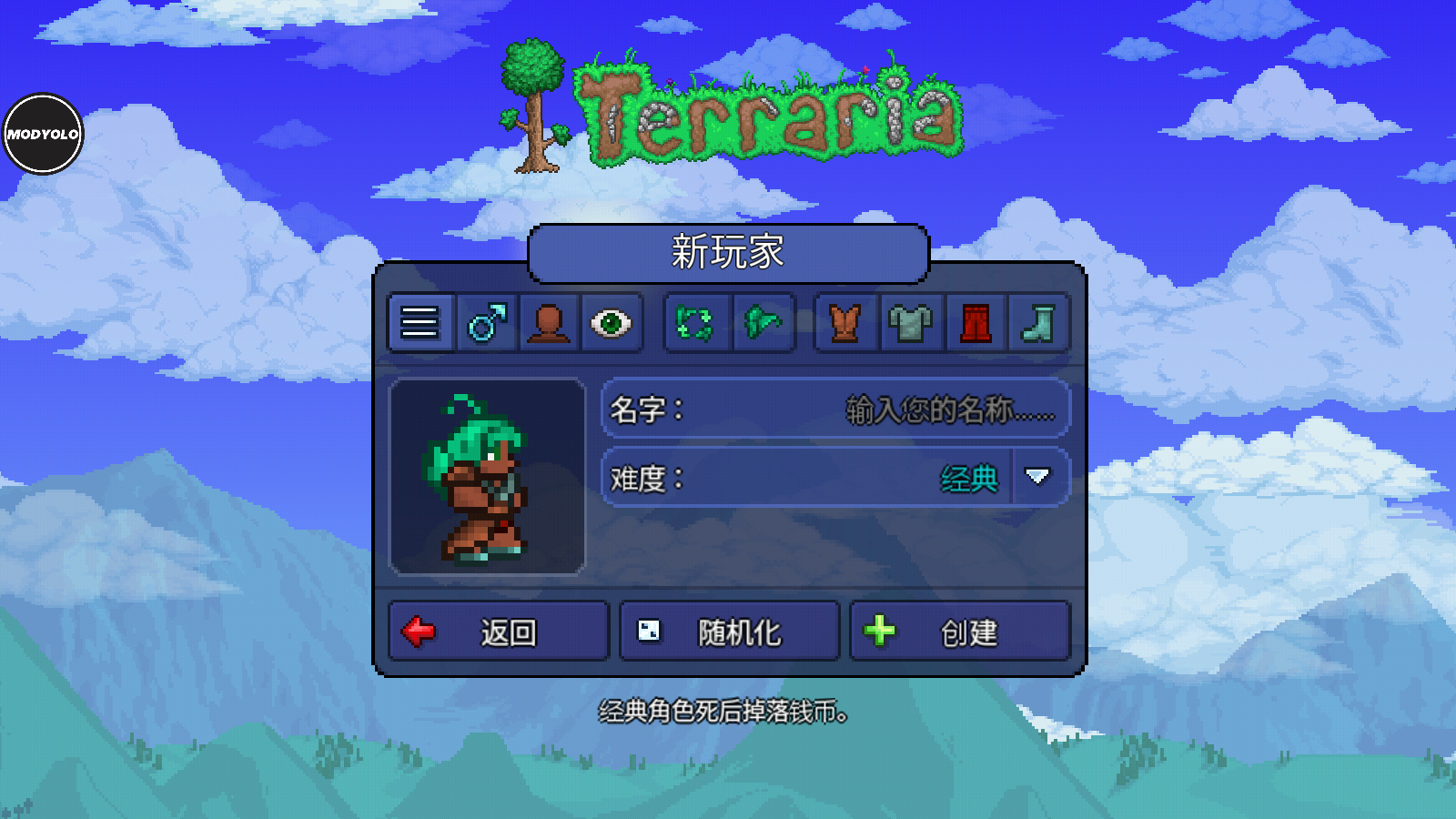The width and height of the screenshot is (1456, 819).
Task: Open the skin color head icon
Action: (x=548, y=323)
